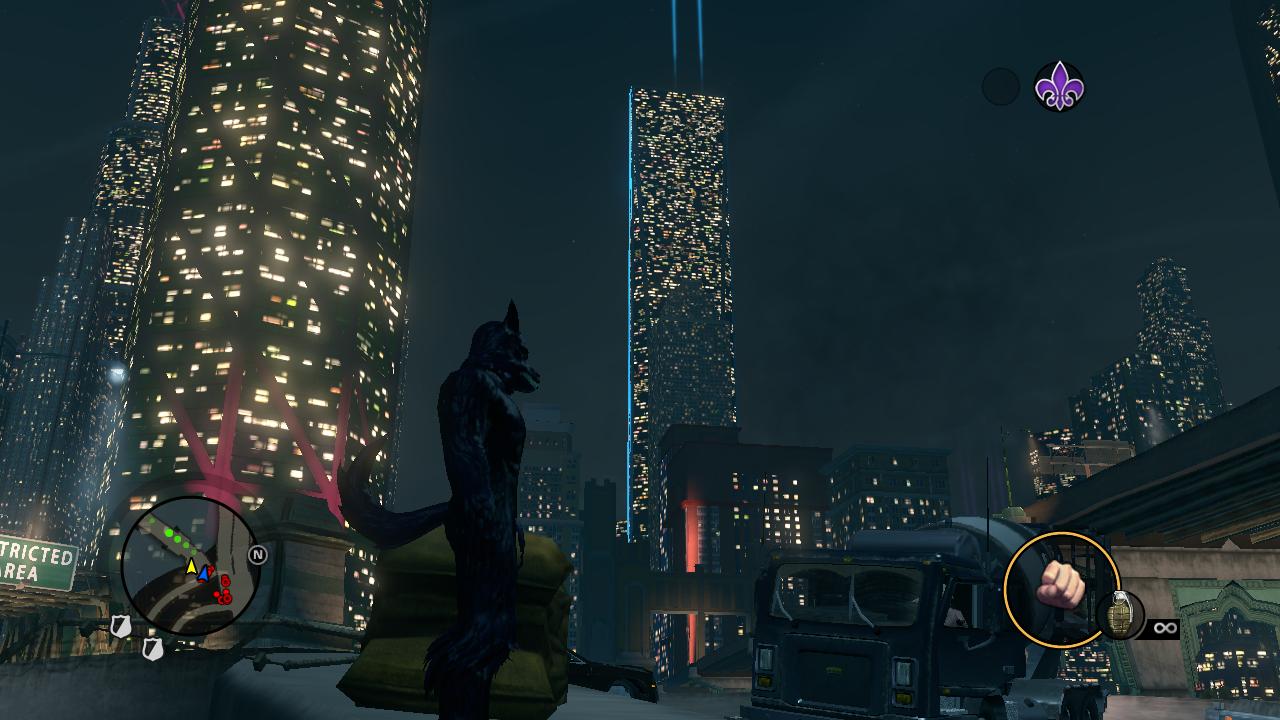The image size is (1280, 720).
Task: Click the circular minimap
Action: coord(190,566)
